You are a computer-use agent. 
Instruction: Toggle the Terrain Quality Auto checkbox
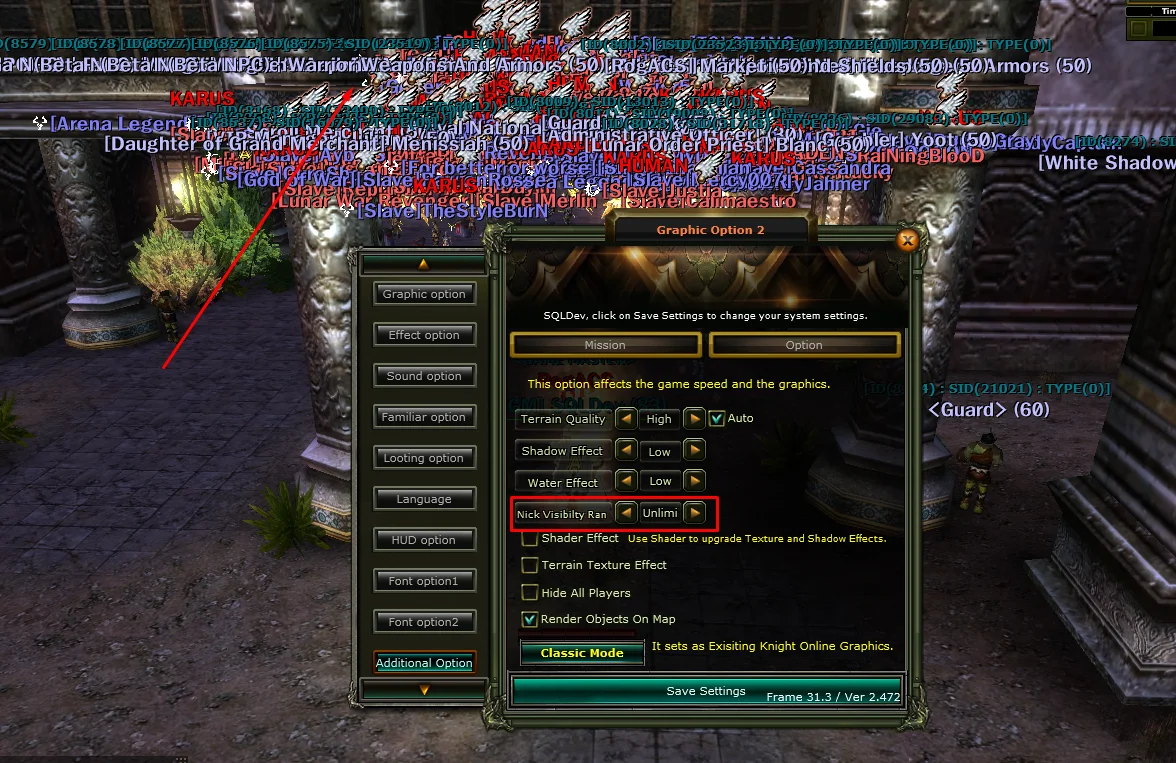(x=716, y=418)
